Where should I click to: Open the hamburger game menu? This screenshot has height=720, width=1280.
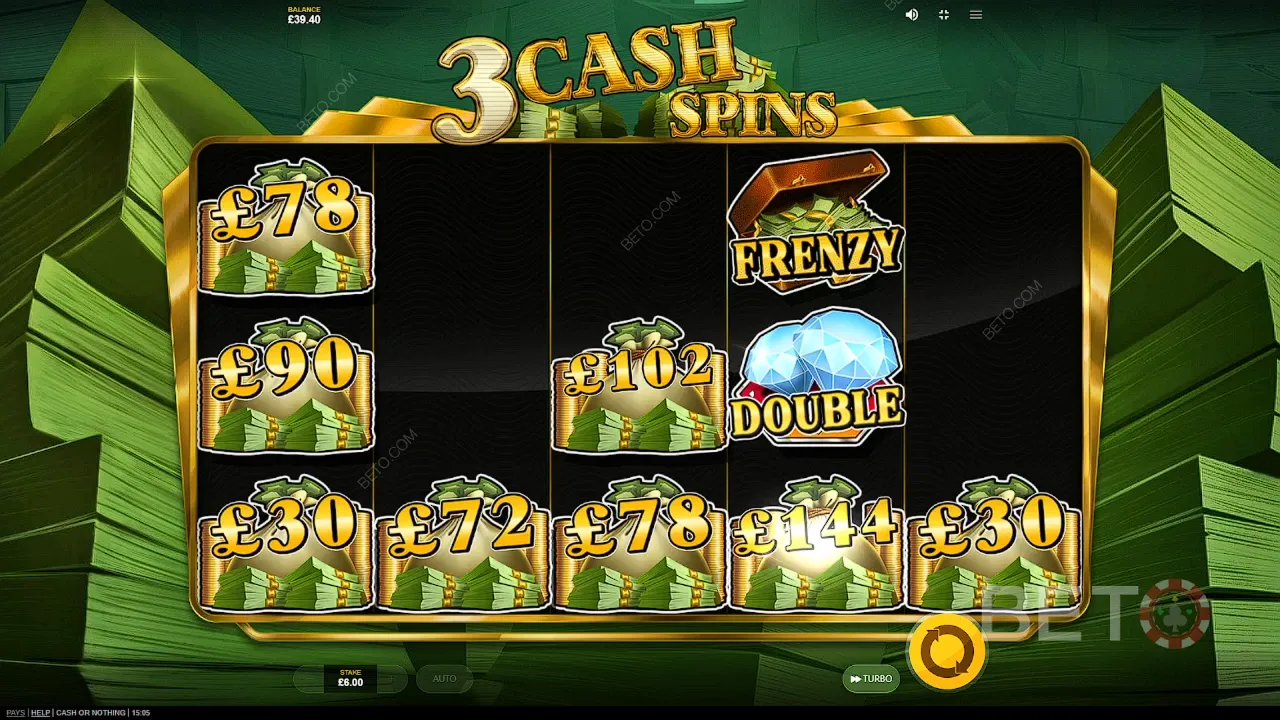[x=975, y=15]
